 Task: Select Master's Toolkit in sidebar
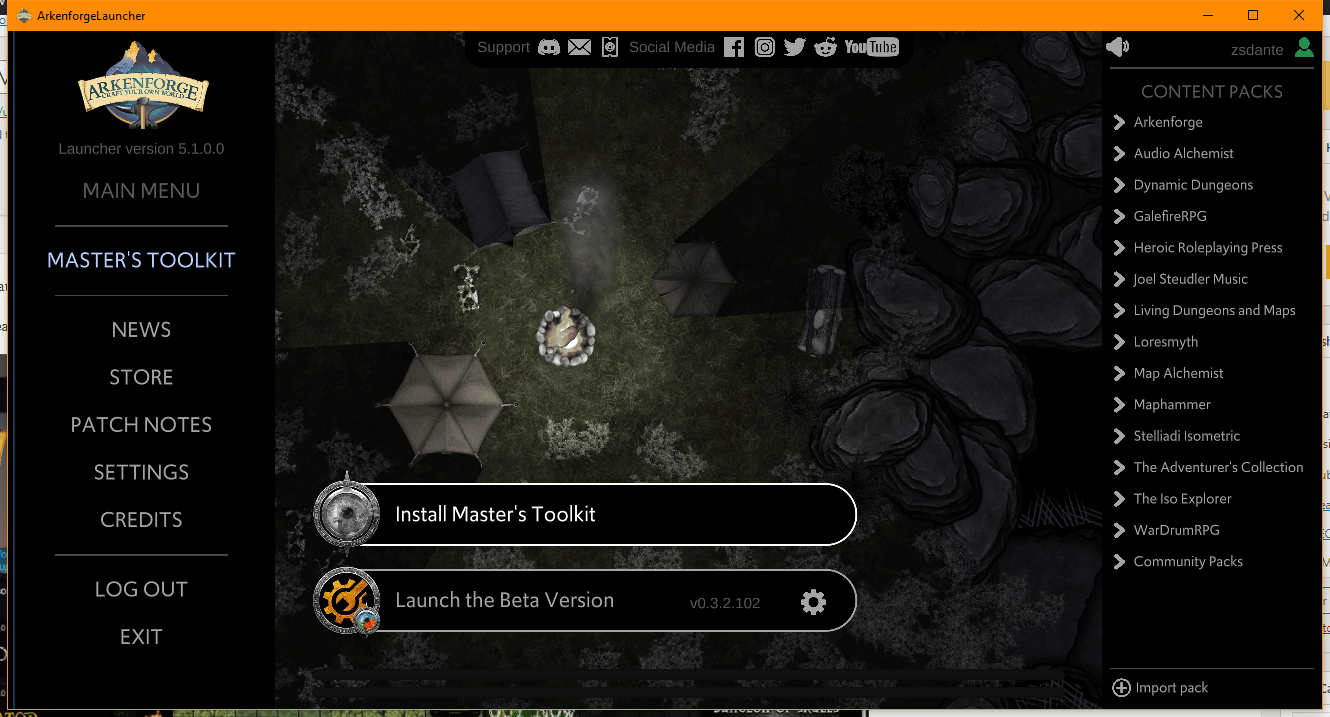coord(141,260)
